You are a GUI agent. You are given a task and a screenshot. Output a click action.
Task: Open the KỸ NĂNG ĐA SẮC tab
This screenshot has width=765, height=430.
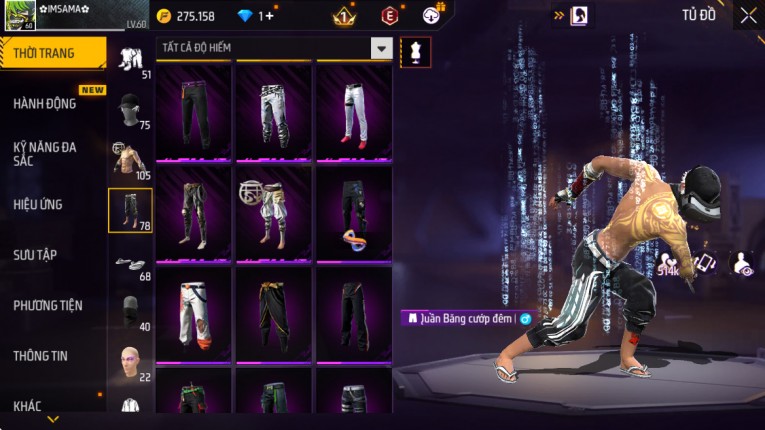point(45,153)
